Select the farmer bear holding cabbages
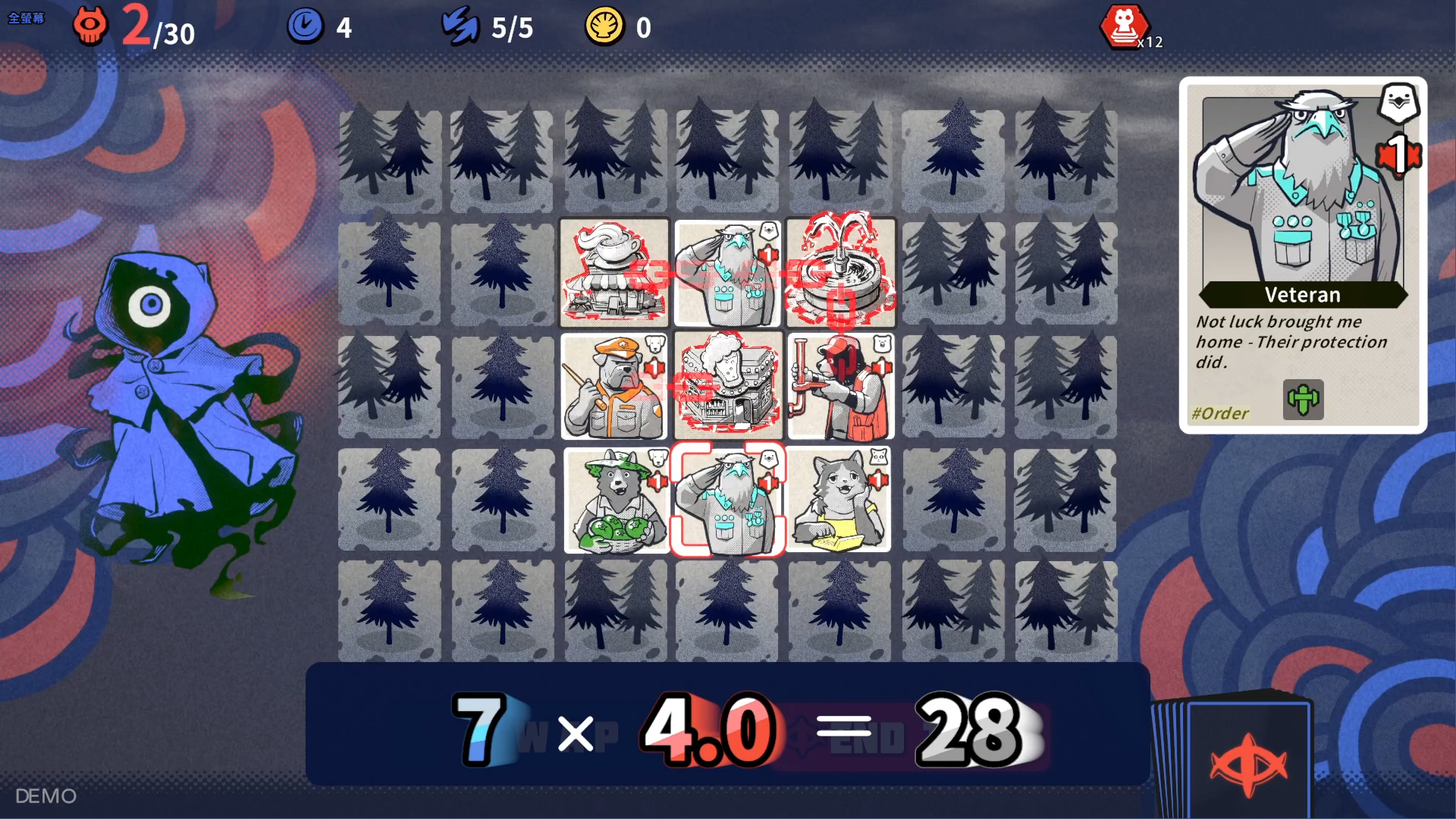1456x819 pixels. click(616, 500)
